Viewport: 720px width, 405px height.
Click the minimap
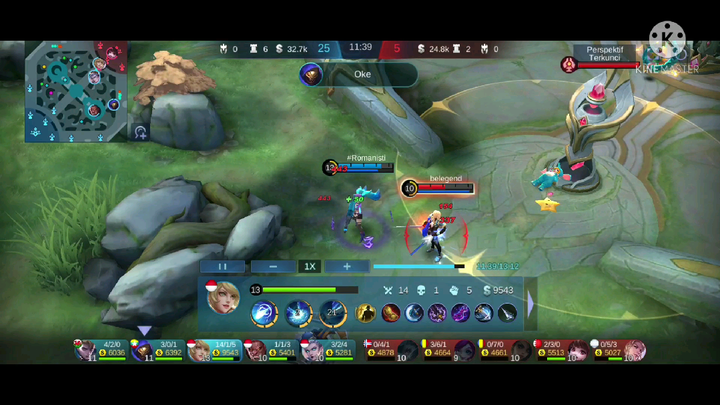[x=76, y=91]
